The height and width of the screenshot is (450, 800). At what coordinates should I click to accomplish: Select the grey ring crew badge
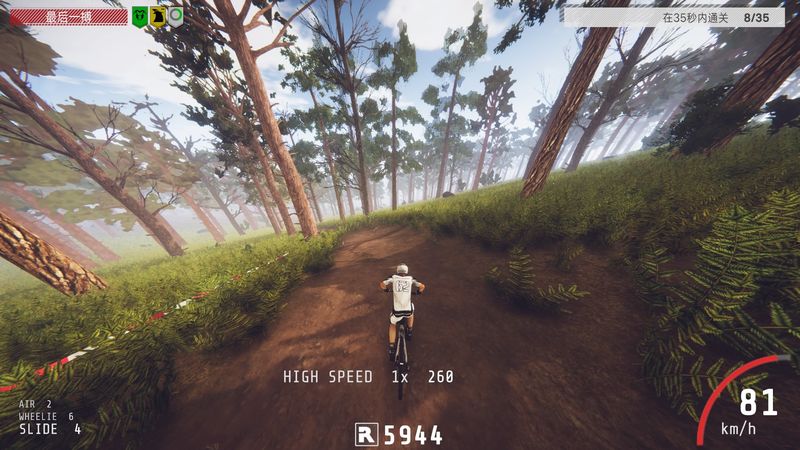(175, 16)
